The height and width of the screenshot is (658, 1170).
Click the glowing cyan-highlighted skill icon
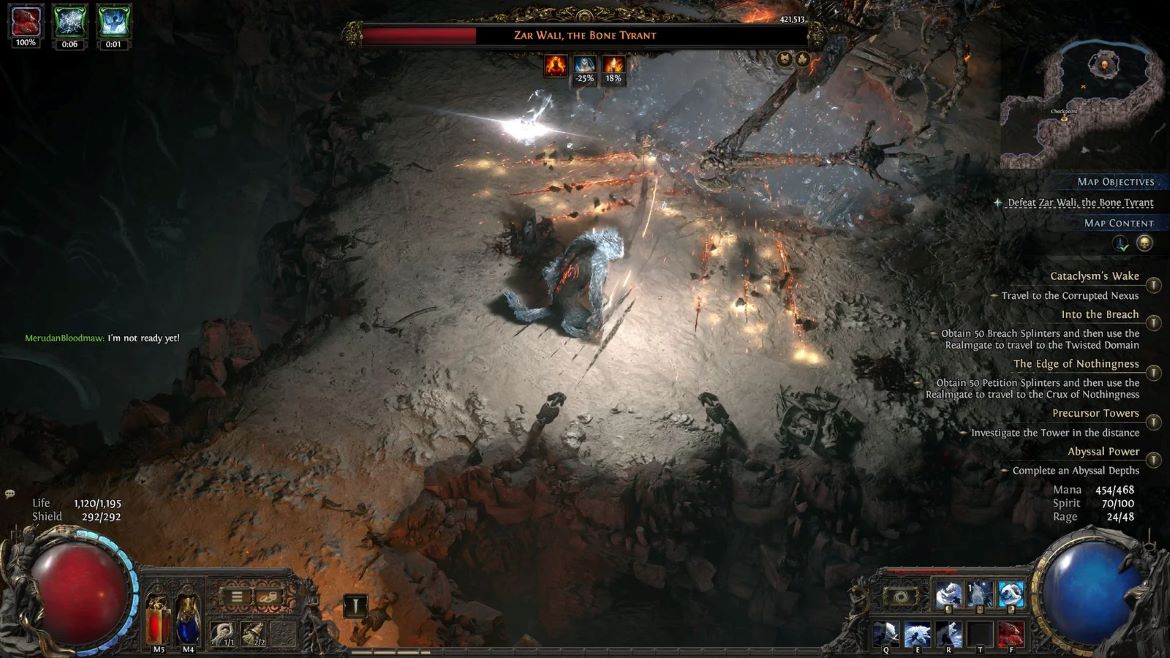click(1011, 595)
